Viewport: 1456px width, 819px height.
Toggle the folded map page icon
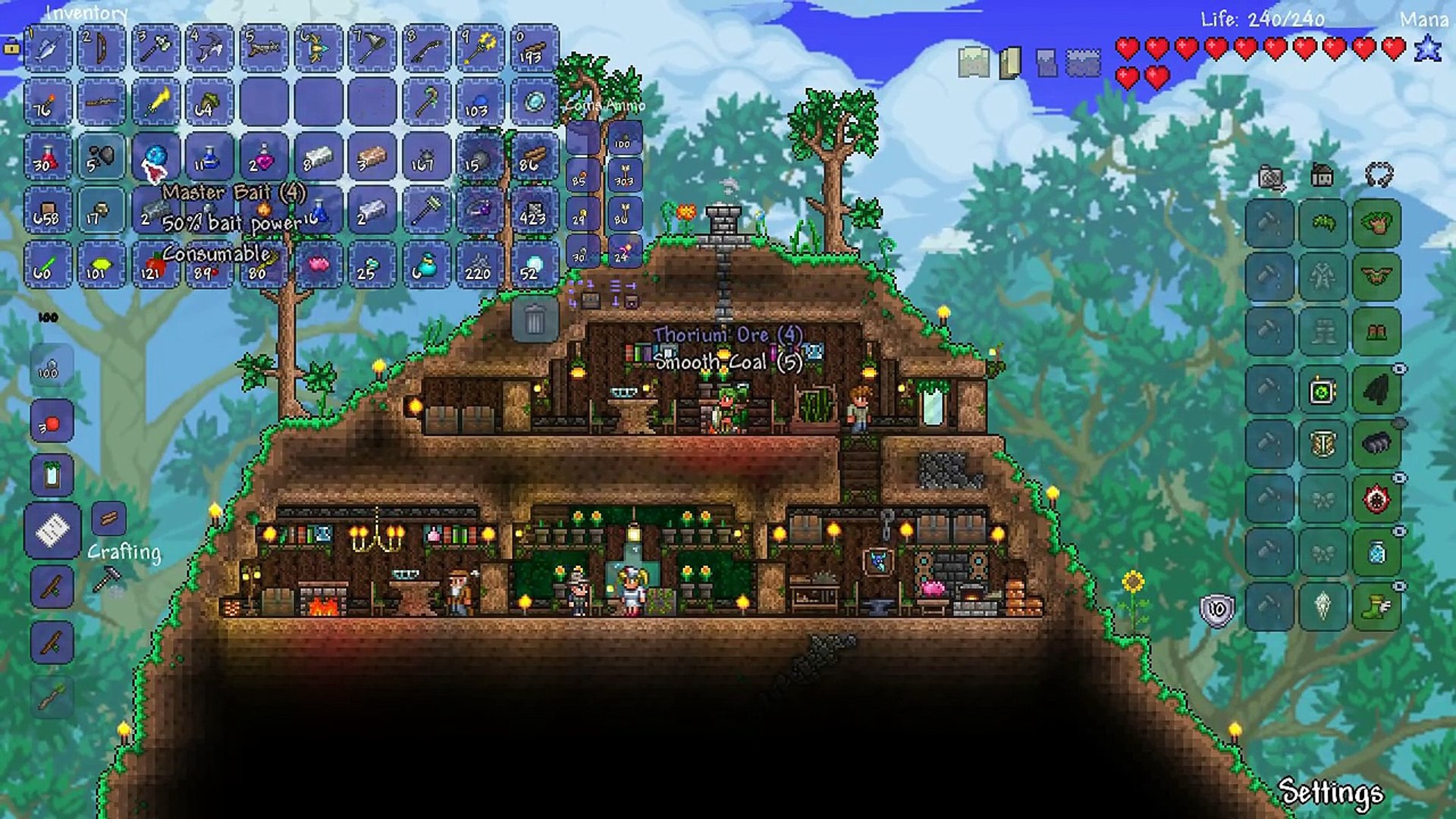pos(1010,63)
